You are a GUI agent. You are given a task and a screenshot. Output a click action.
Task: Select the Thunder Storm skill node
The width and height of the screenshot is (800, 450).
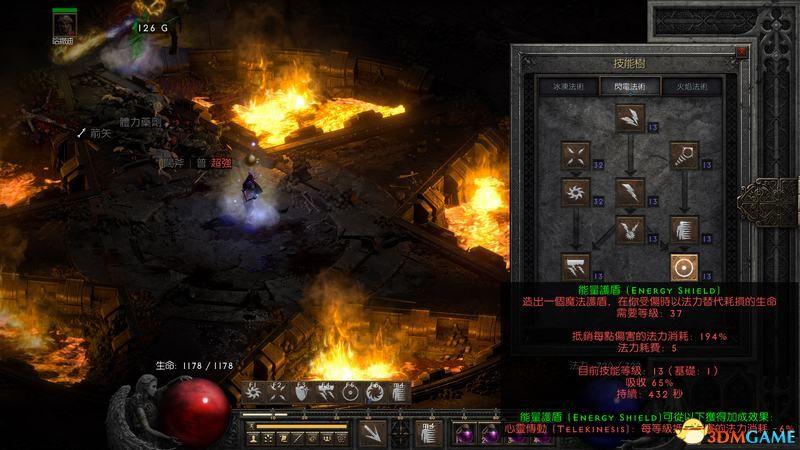pos(576,265)
